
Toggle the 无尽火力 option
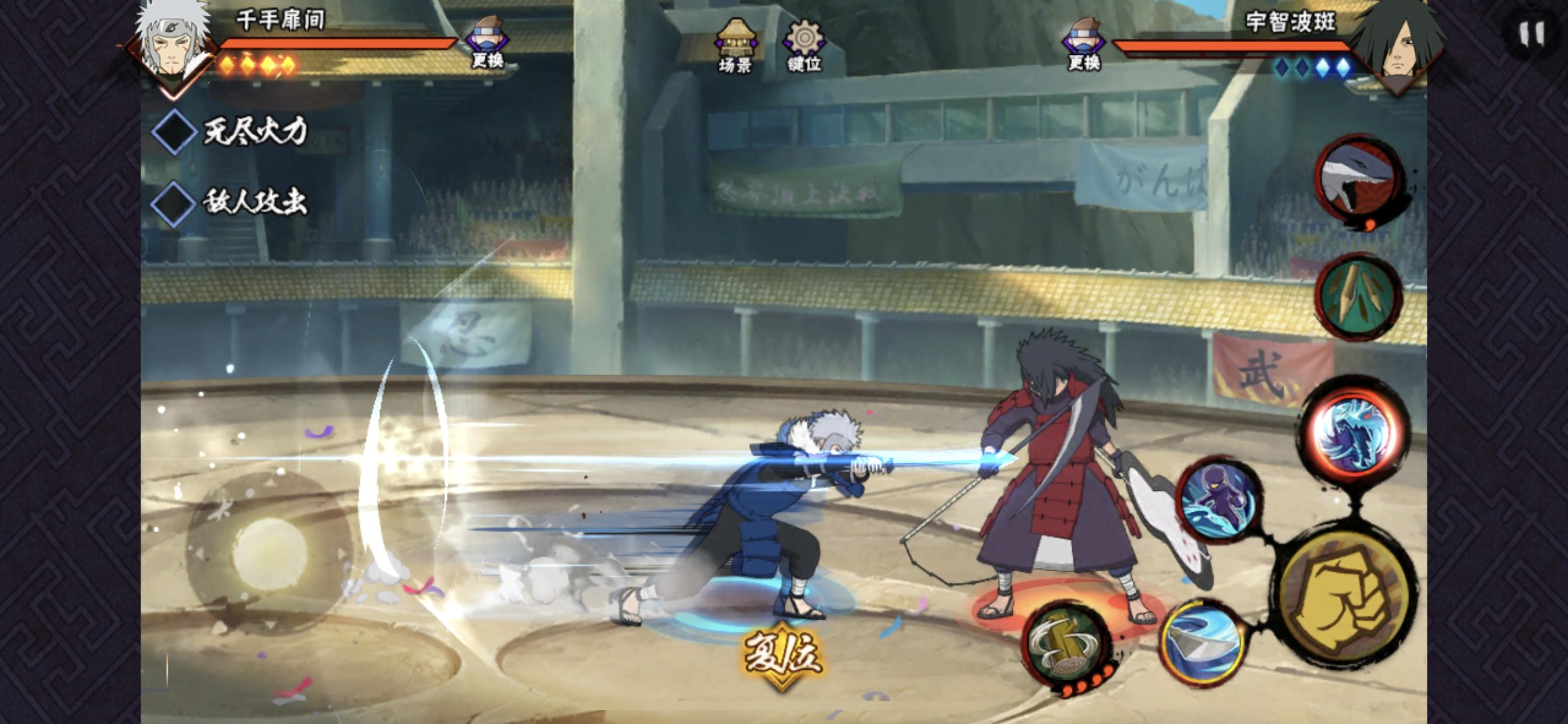click(x=173, y=131)
